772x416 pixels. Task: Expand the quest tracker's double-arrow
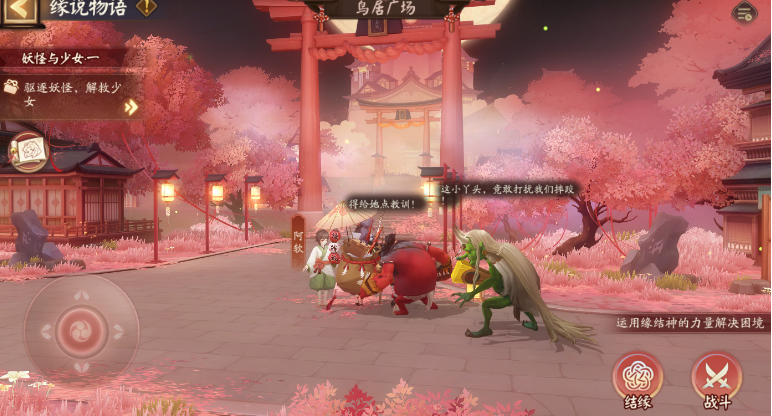tap(131, 107)
